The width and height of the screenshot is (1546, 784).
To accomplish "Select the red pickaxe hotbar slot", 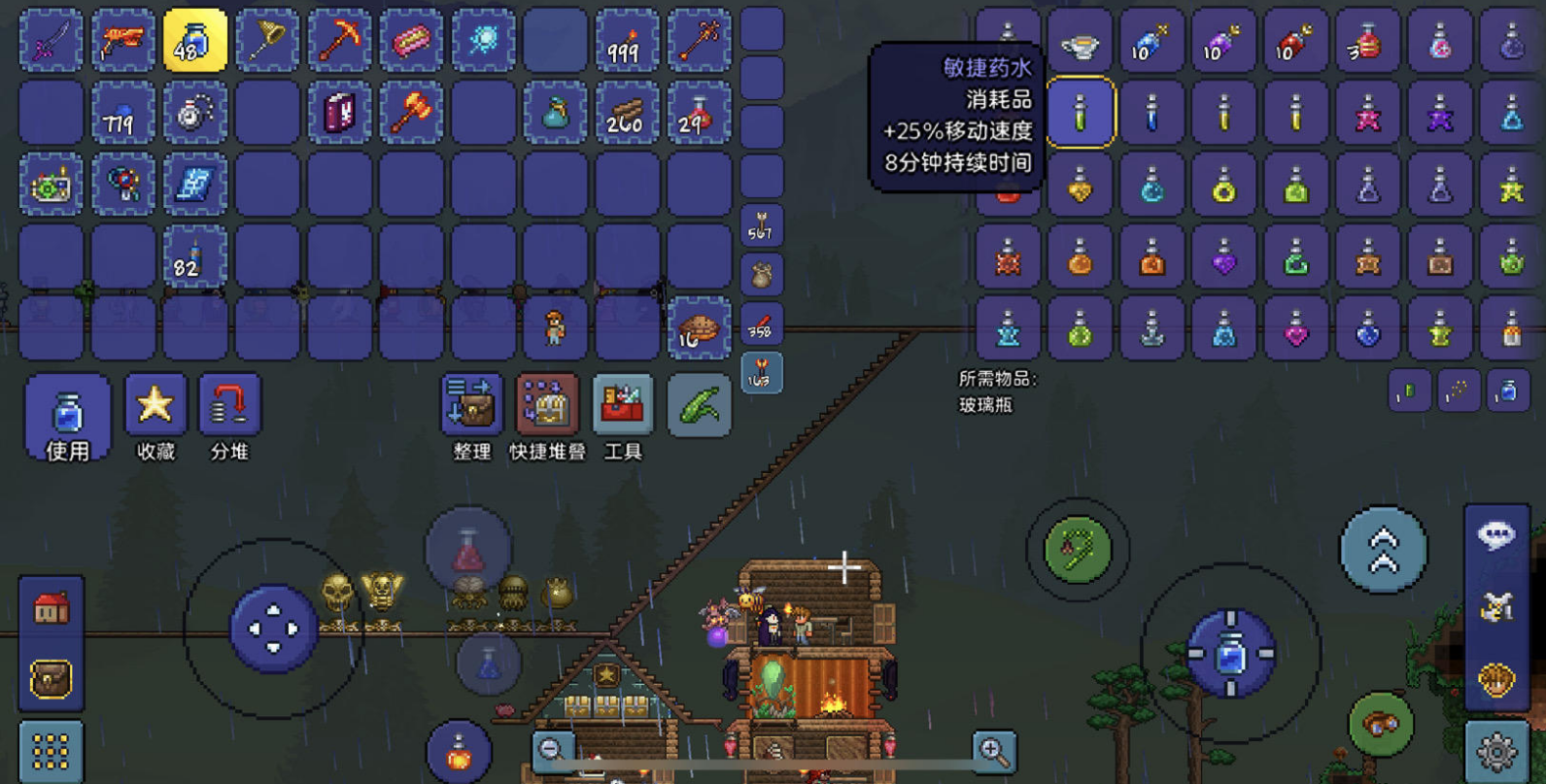I will pyautogui.click(x=339, y=41).
